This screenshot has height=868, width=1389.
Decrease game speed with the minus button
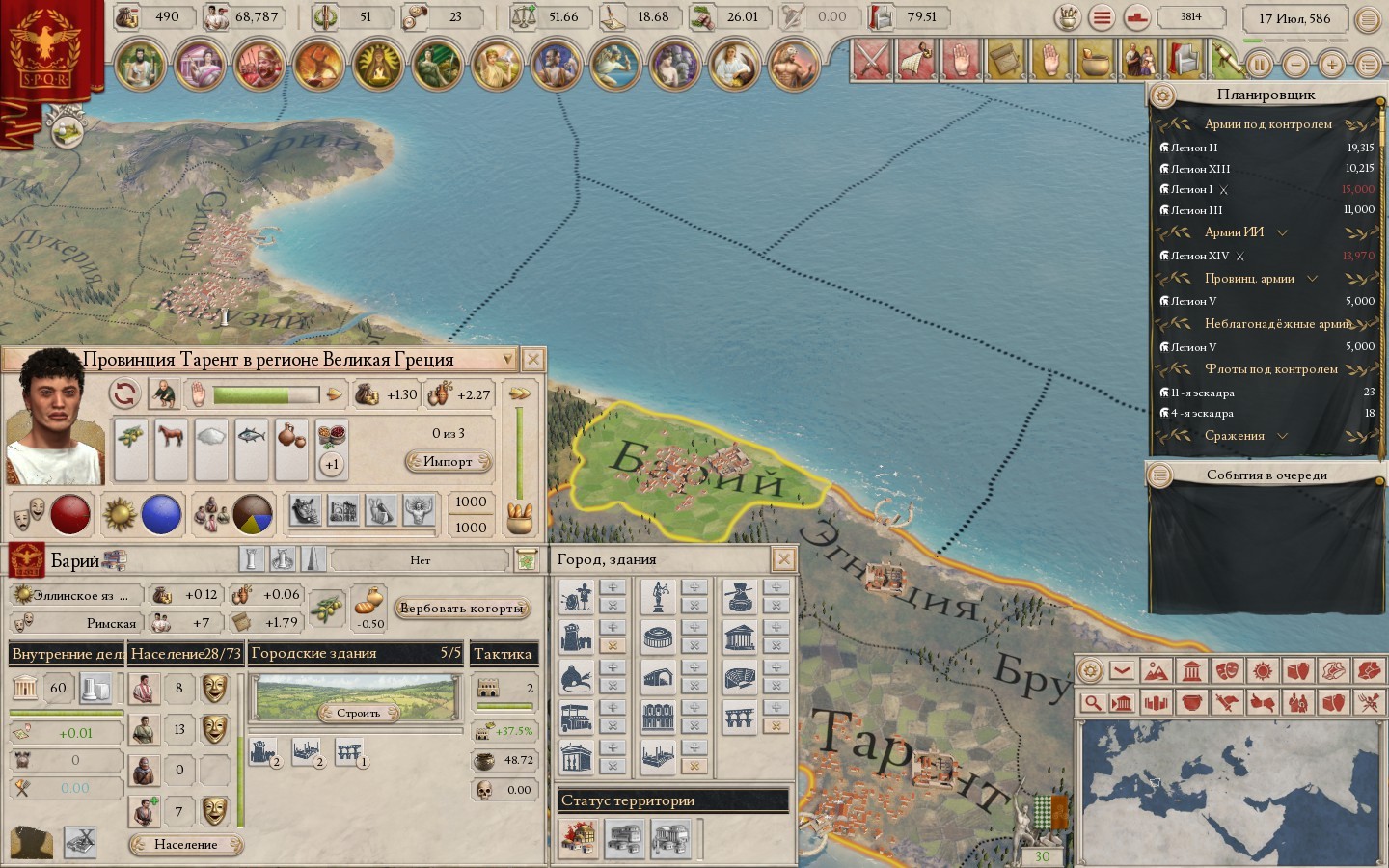[1295, 65]
